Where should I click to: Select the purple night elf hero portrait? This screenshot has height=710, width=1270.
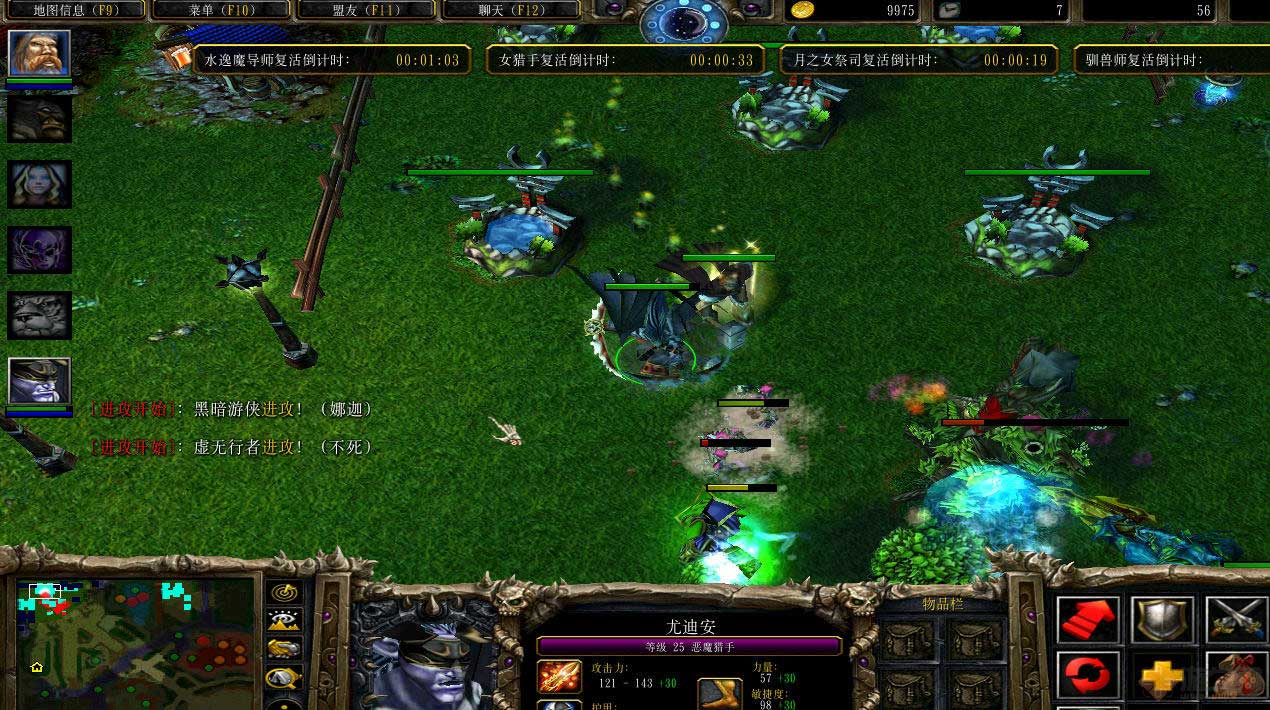(40, 250)
